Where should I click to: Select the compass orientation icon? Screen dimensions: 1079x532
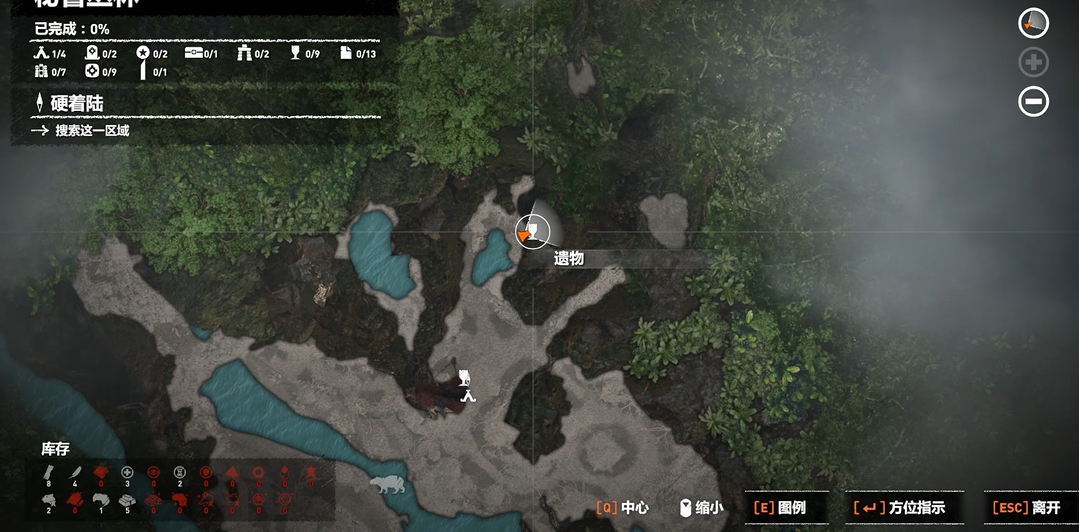pos(1033,23)
